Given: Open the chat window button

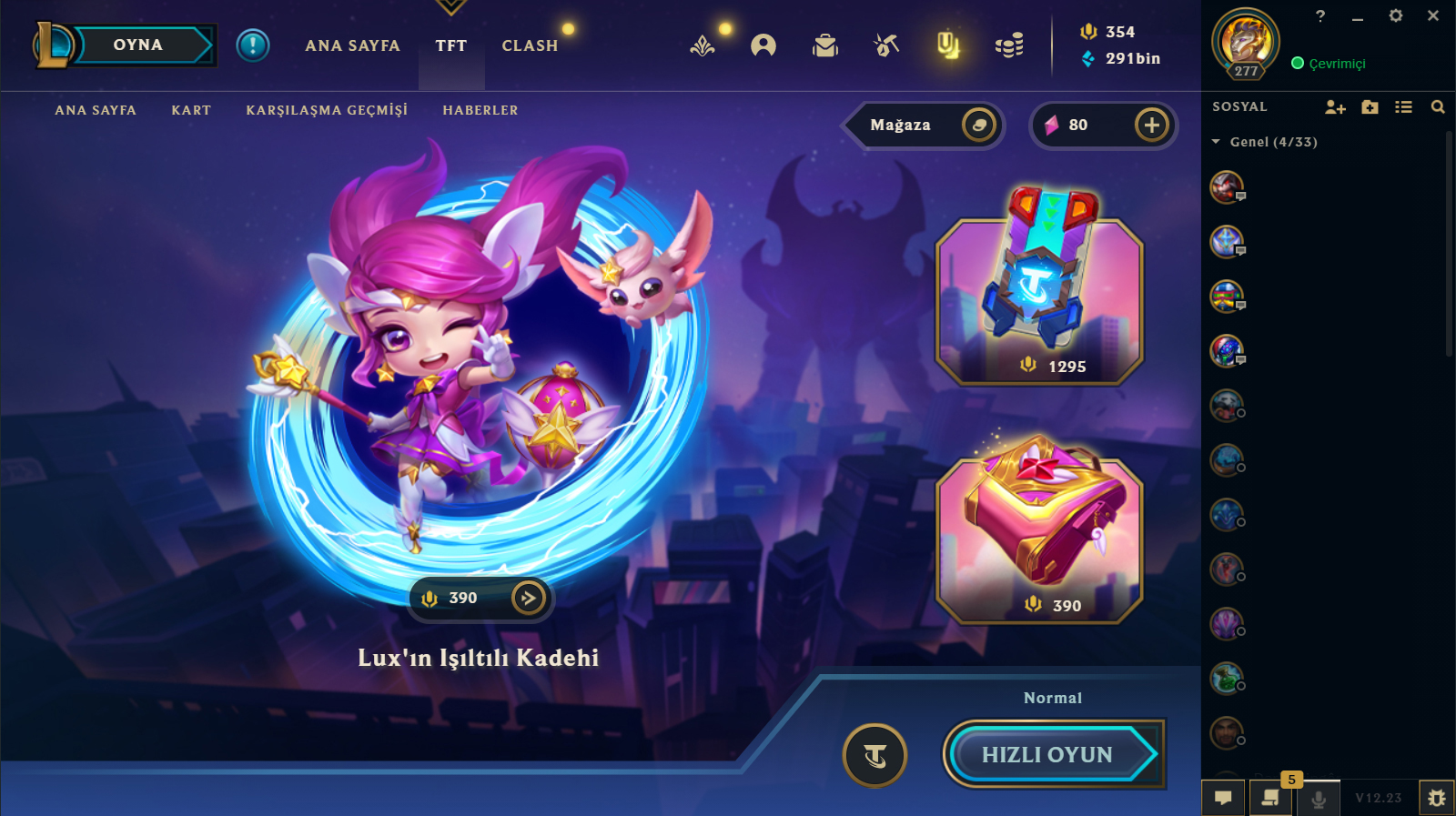Looking at the screenshot, I should tap(1223, 798).
